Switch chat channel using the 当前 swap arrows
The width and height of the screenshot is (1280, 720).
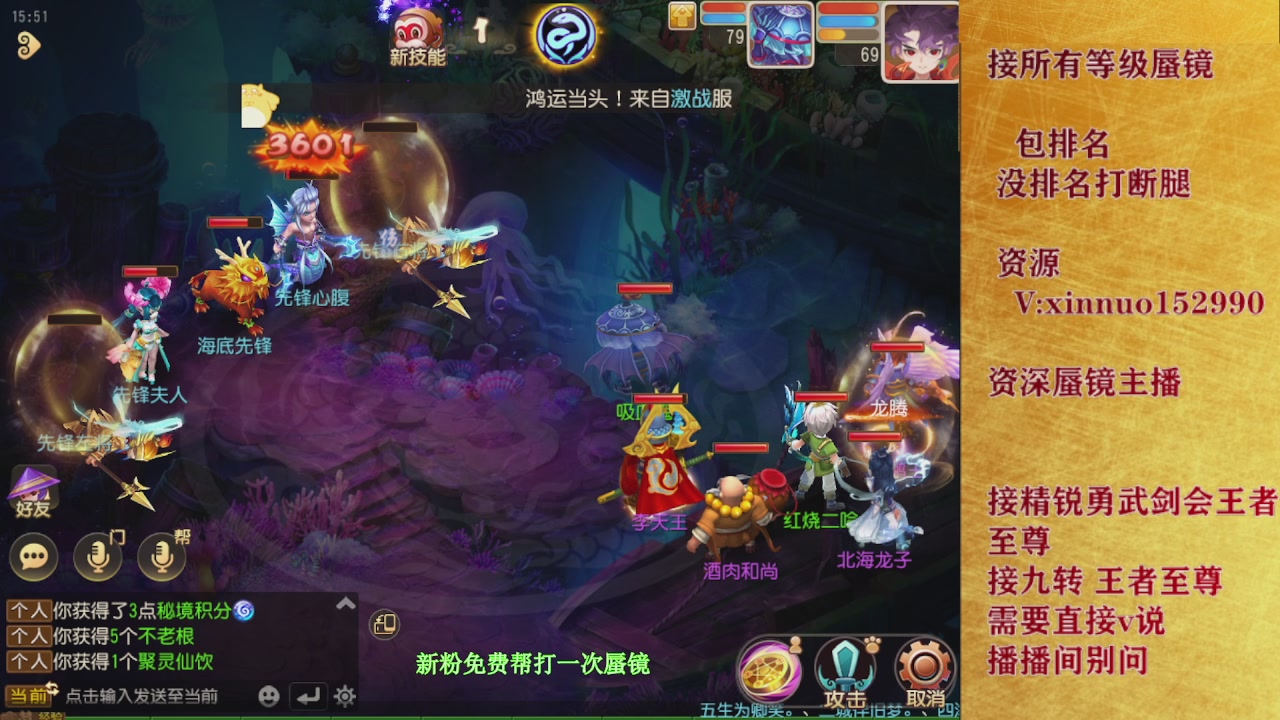click(53, 688)
